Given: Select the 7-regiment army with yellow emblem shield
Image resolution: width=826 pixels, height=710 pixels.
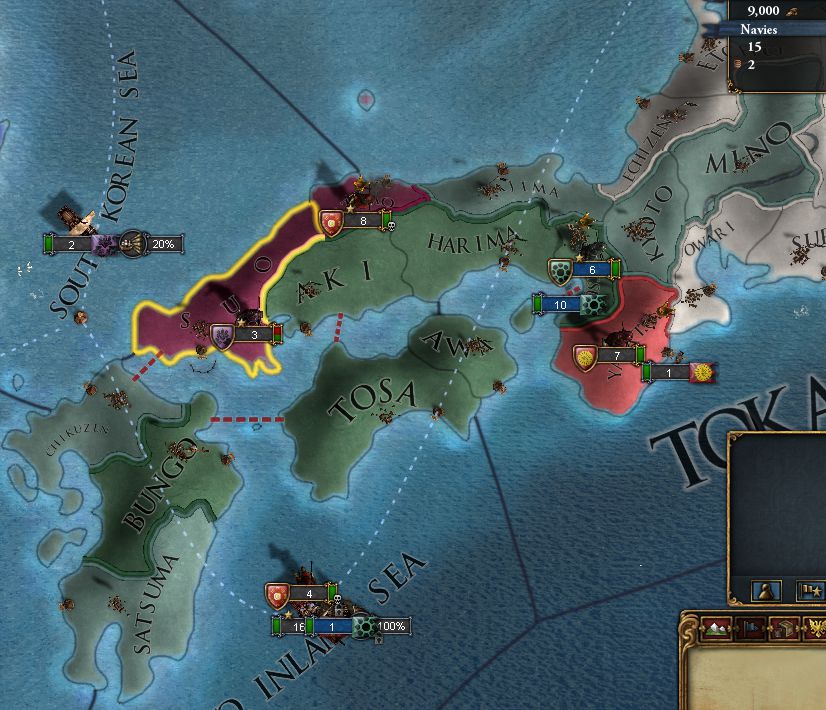Looking at the screenshot, I should (609, 356).
